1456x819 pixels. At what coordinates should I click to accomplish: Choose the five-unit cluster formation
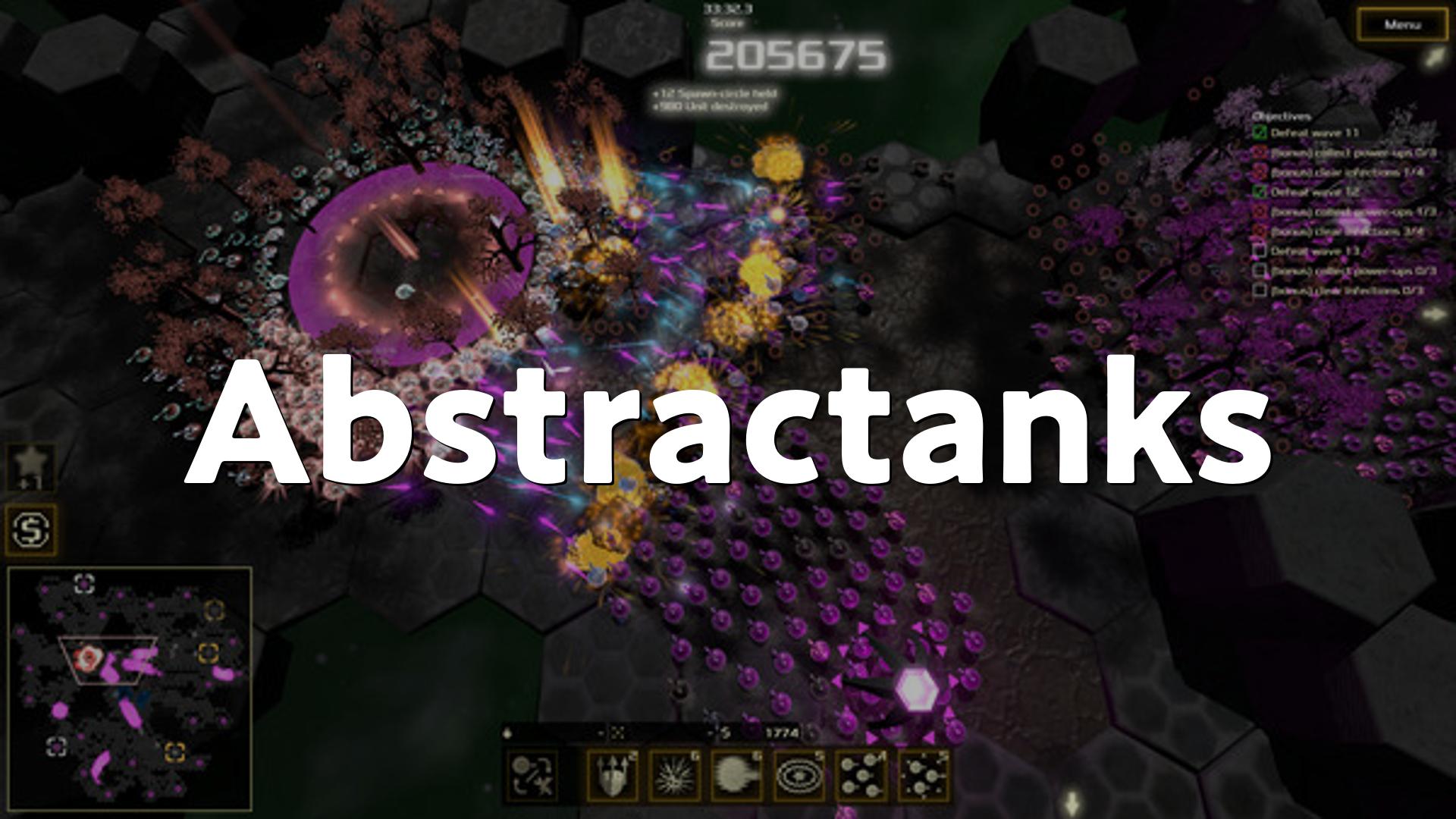861,776
